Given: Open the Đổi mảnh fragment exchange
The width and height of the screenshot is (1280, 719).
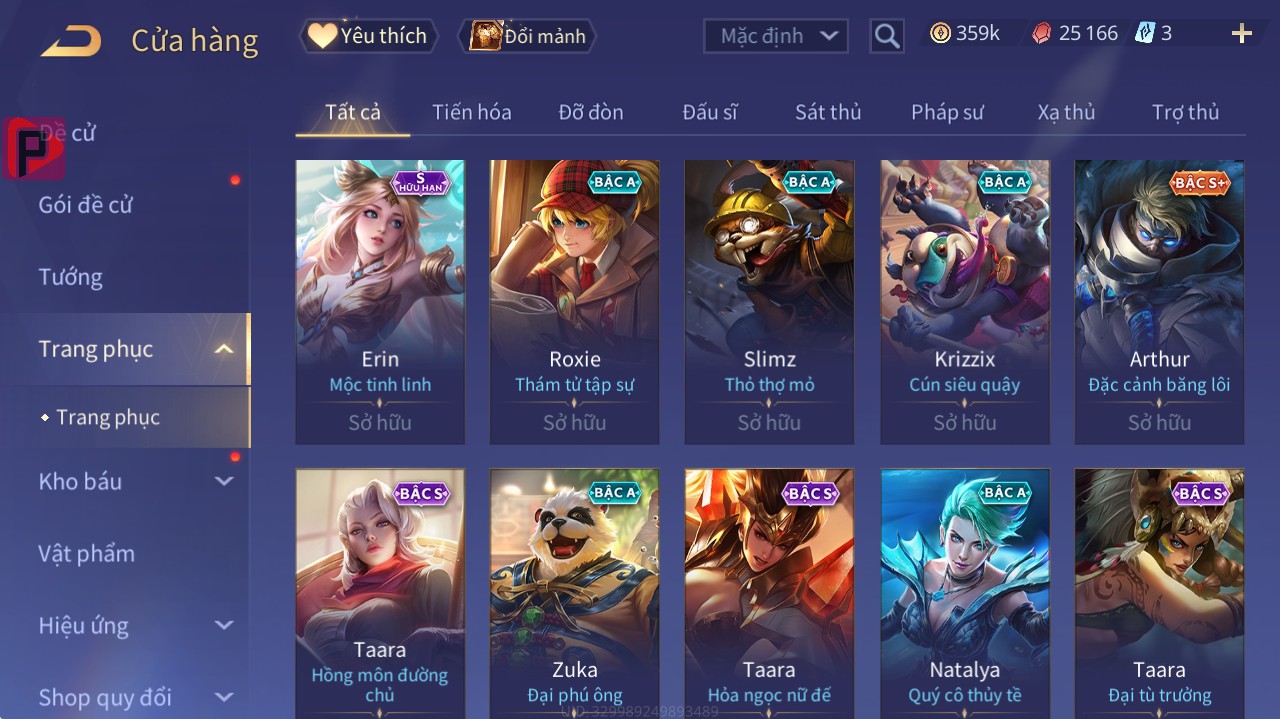Looking at the screenshot, I should coord(527,36).
